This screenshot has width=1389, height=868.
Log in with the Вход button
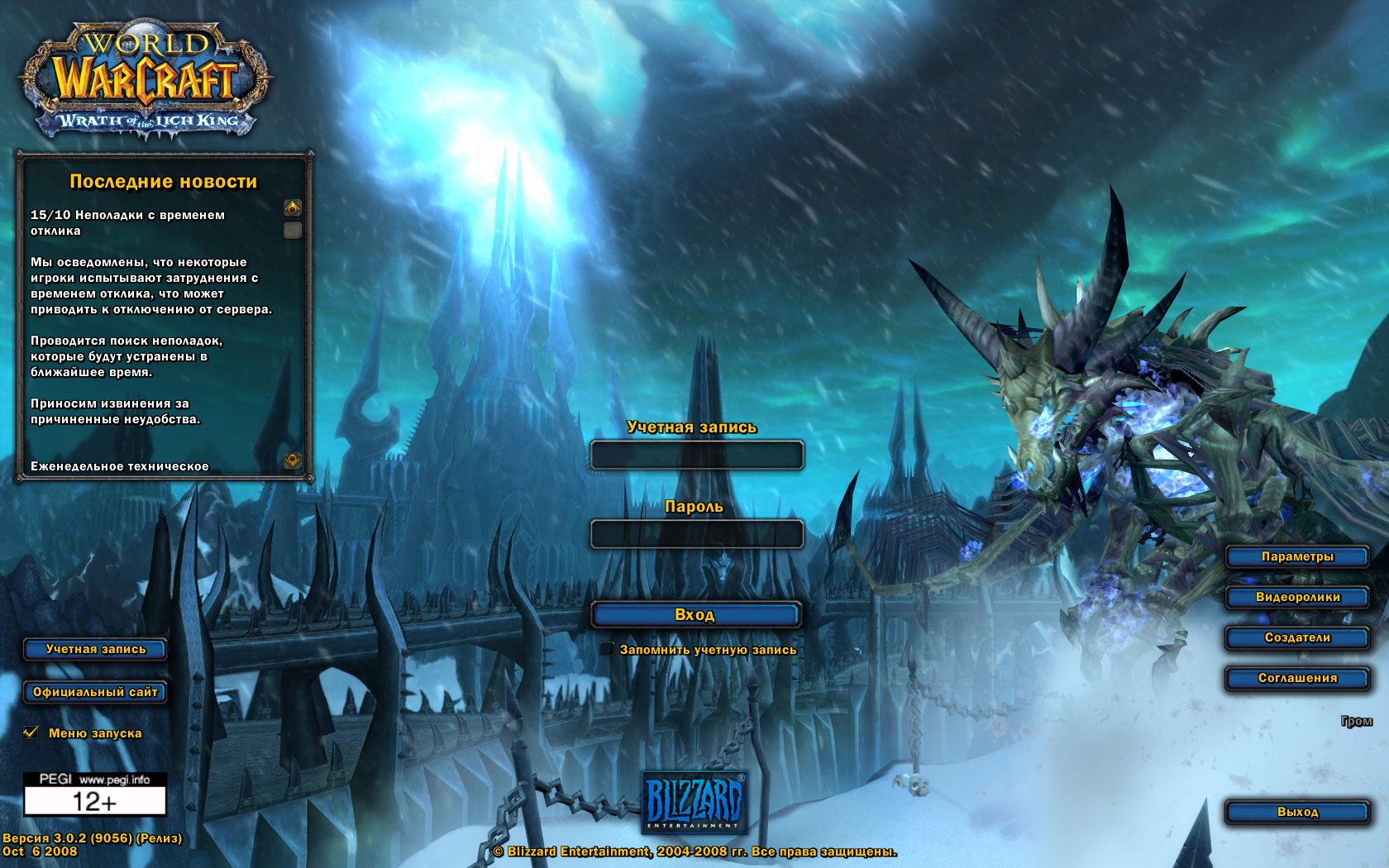[695, 614]
